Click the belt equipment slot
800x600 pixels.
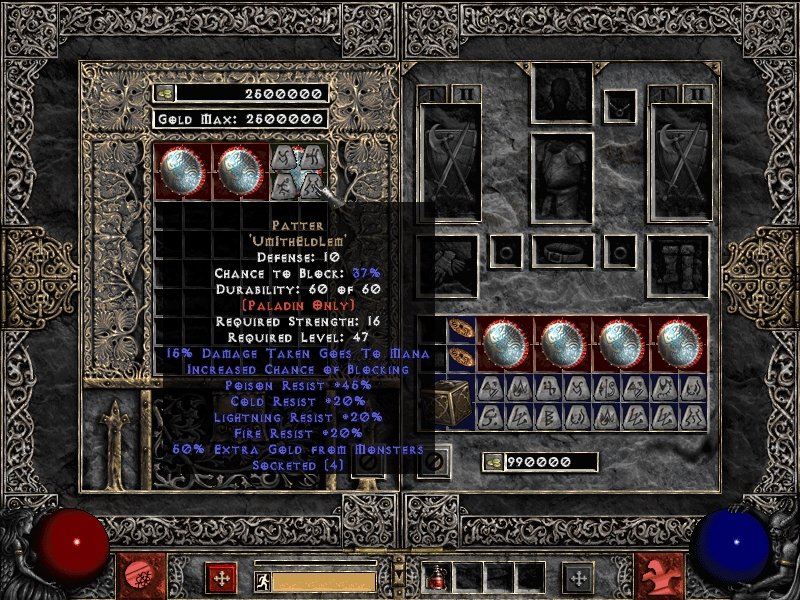pos(562,251)
